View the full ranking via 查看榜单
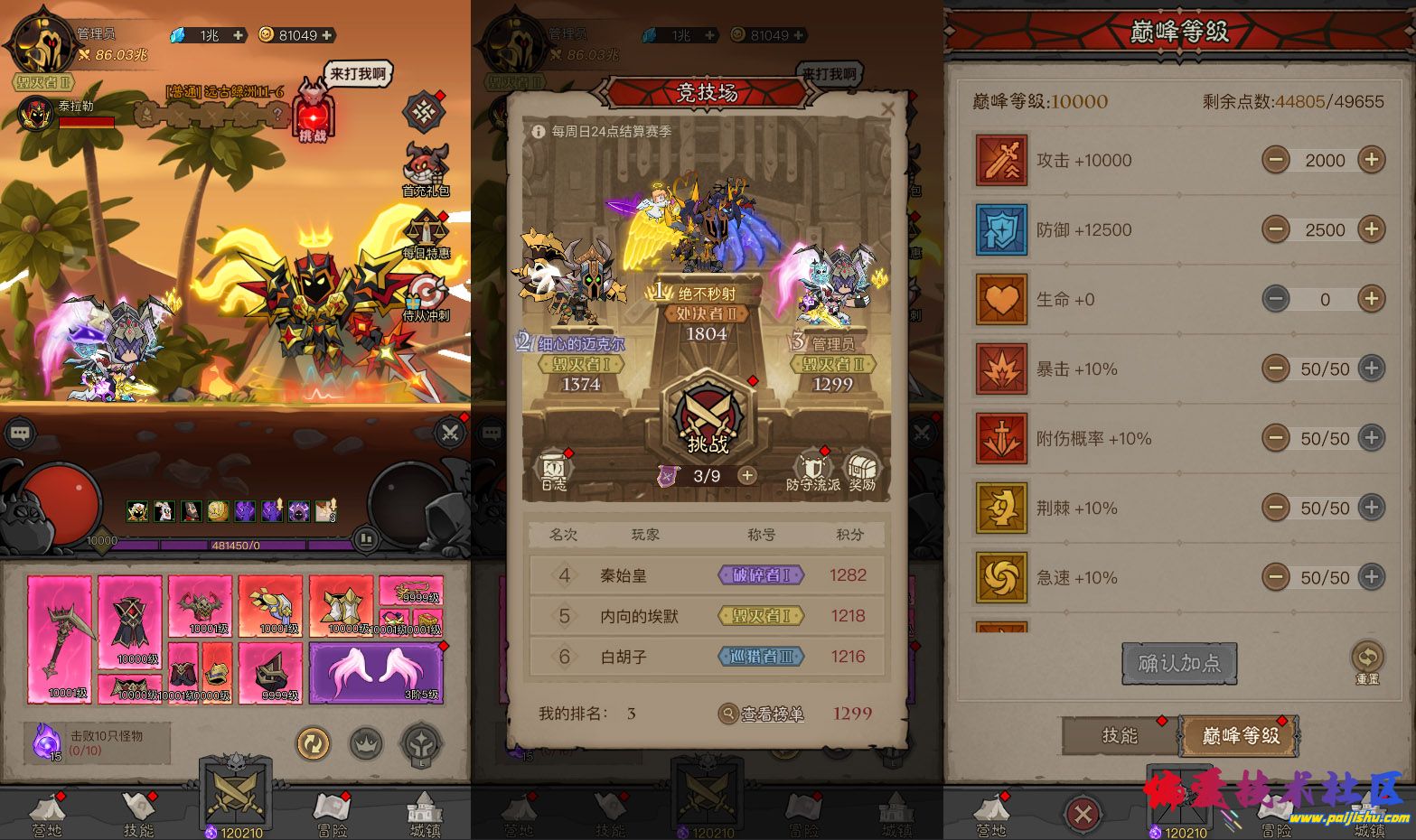Image resolution: width=1416 pixels, height=840 pixels. tap(761, 714)
